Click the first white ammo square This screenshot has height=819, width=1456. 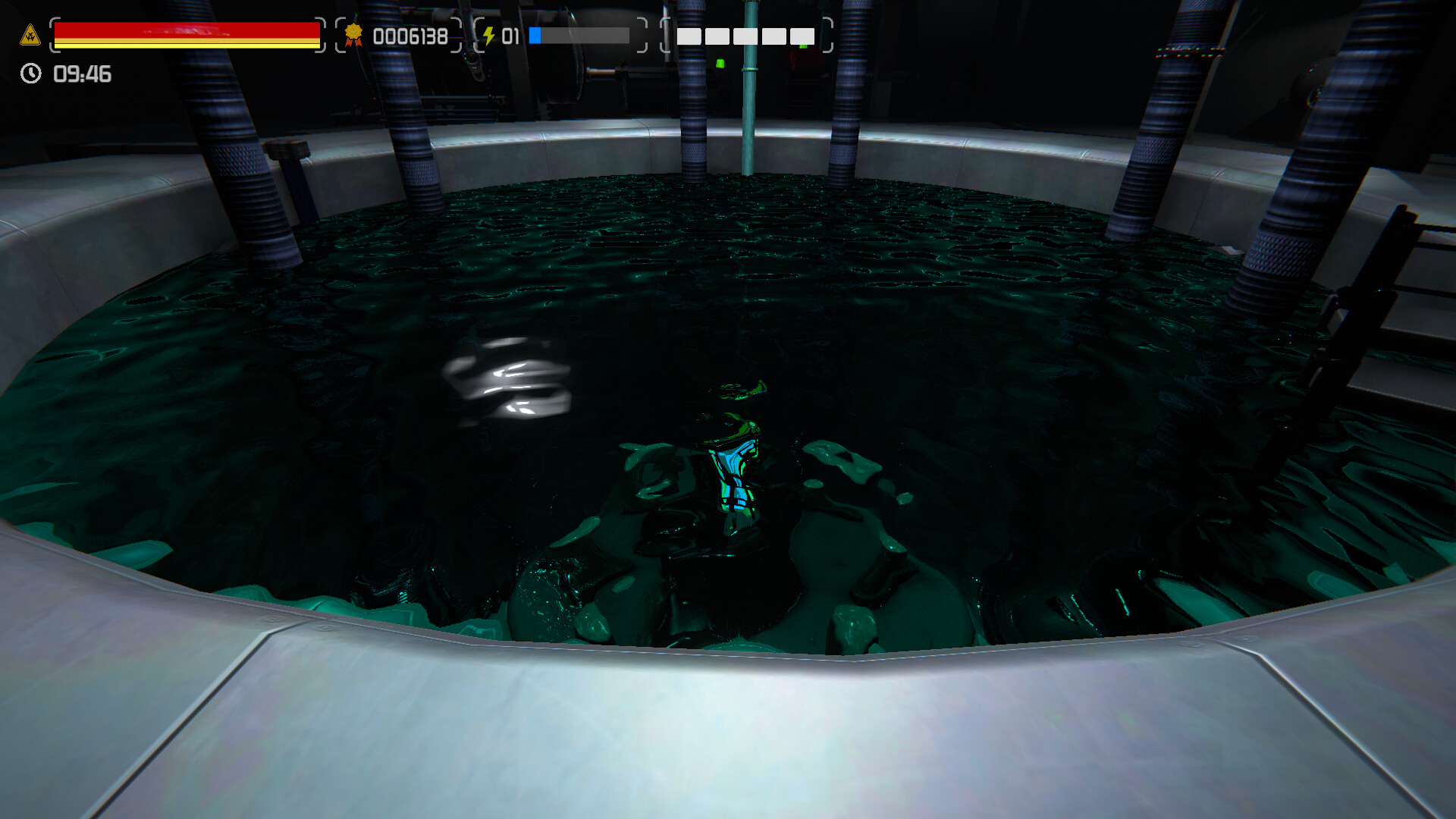689,36
